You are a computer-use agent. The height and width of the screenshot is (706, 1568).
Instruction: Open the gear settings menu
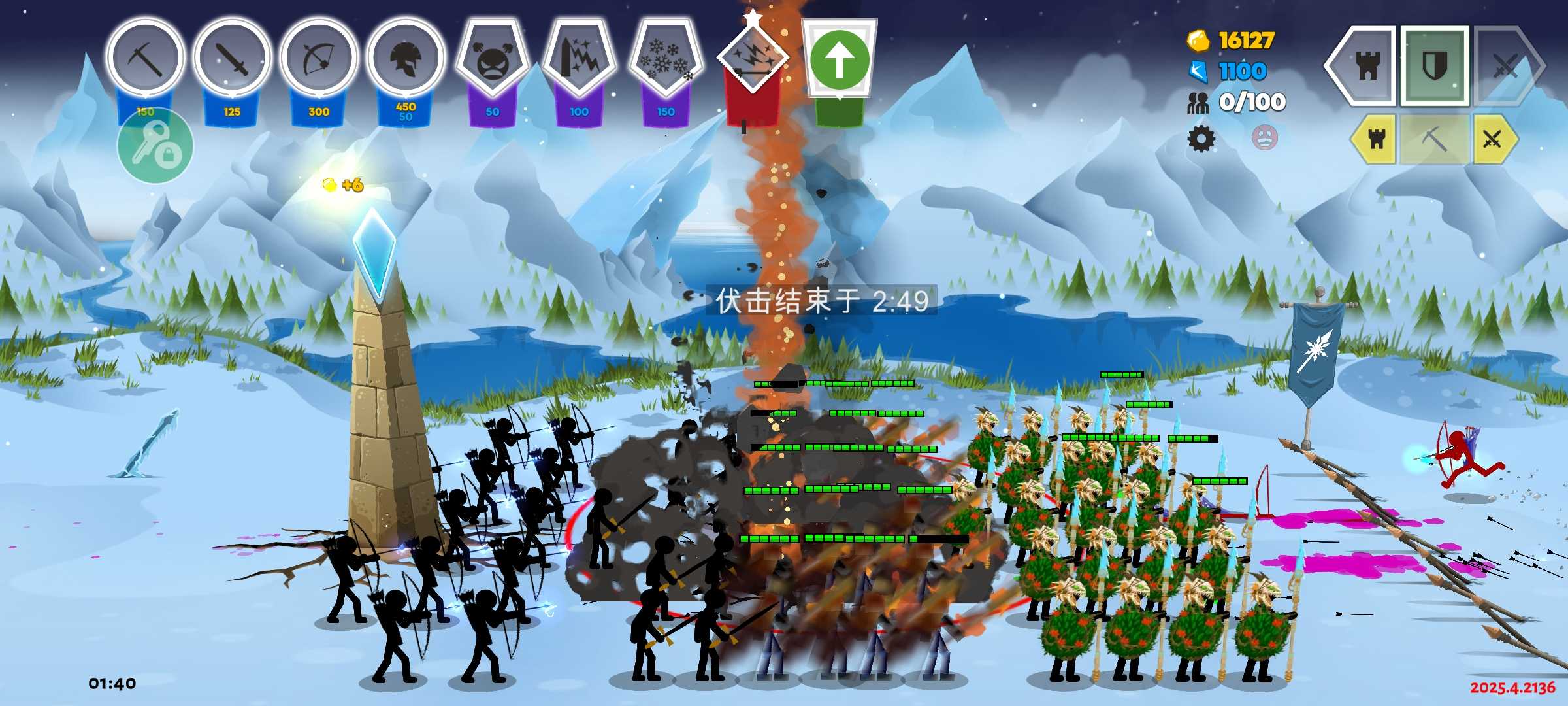1201,139
